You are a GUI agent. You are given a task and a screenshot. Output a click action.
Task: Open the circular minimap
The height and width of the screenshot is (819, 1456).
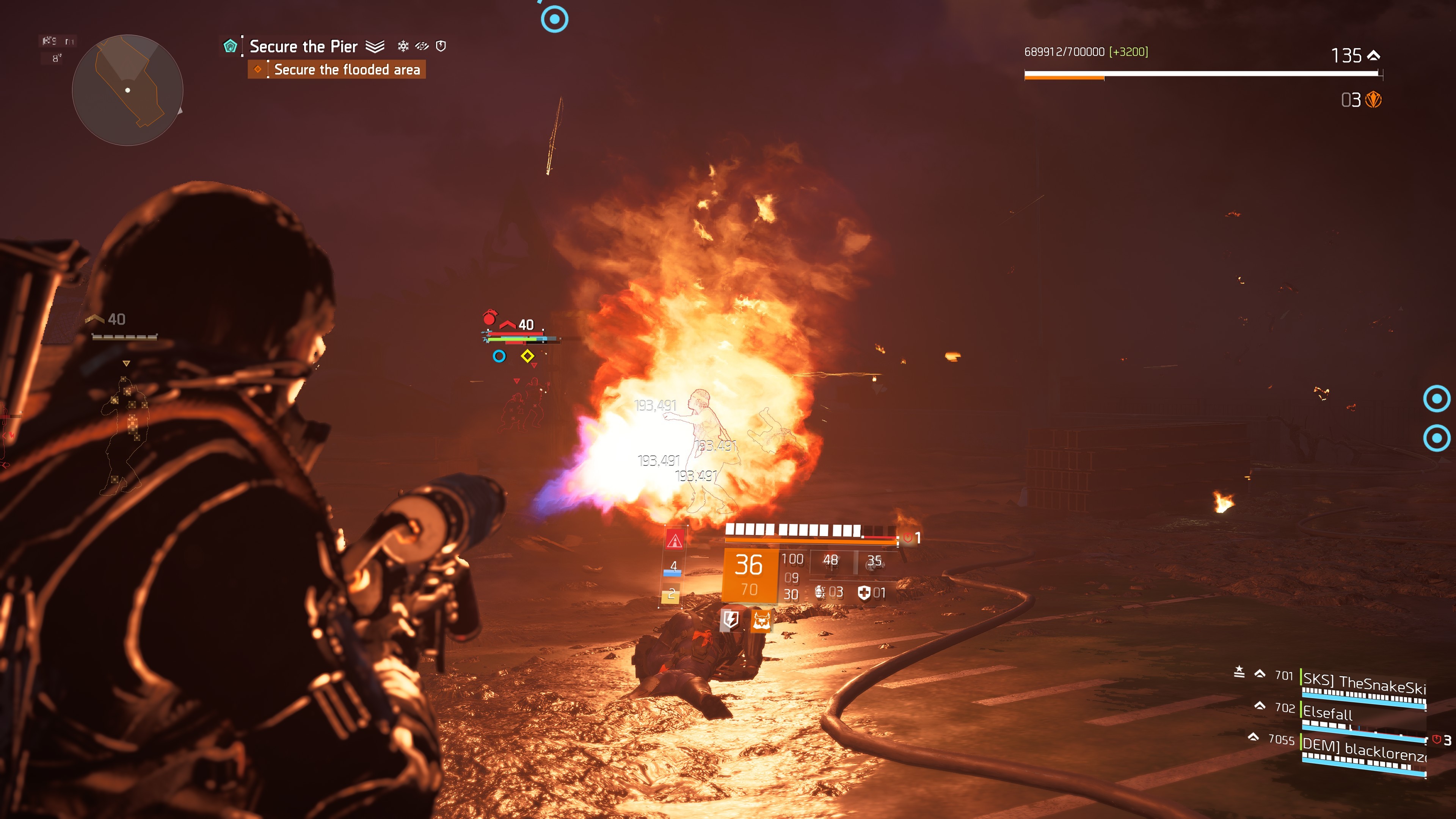(128, 90)
